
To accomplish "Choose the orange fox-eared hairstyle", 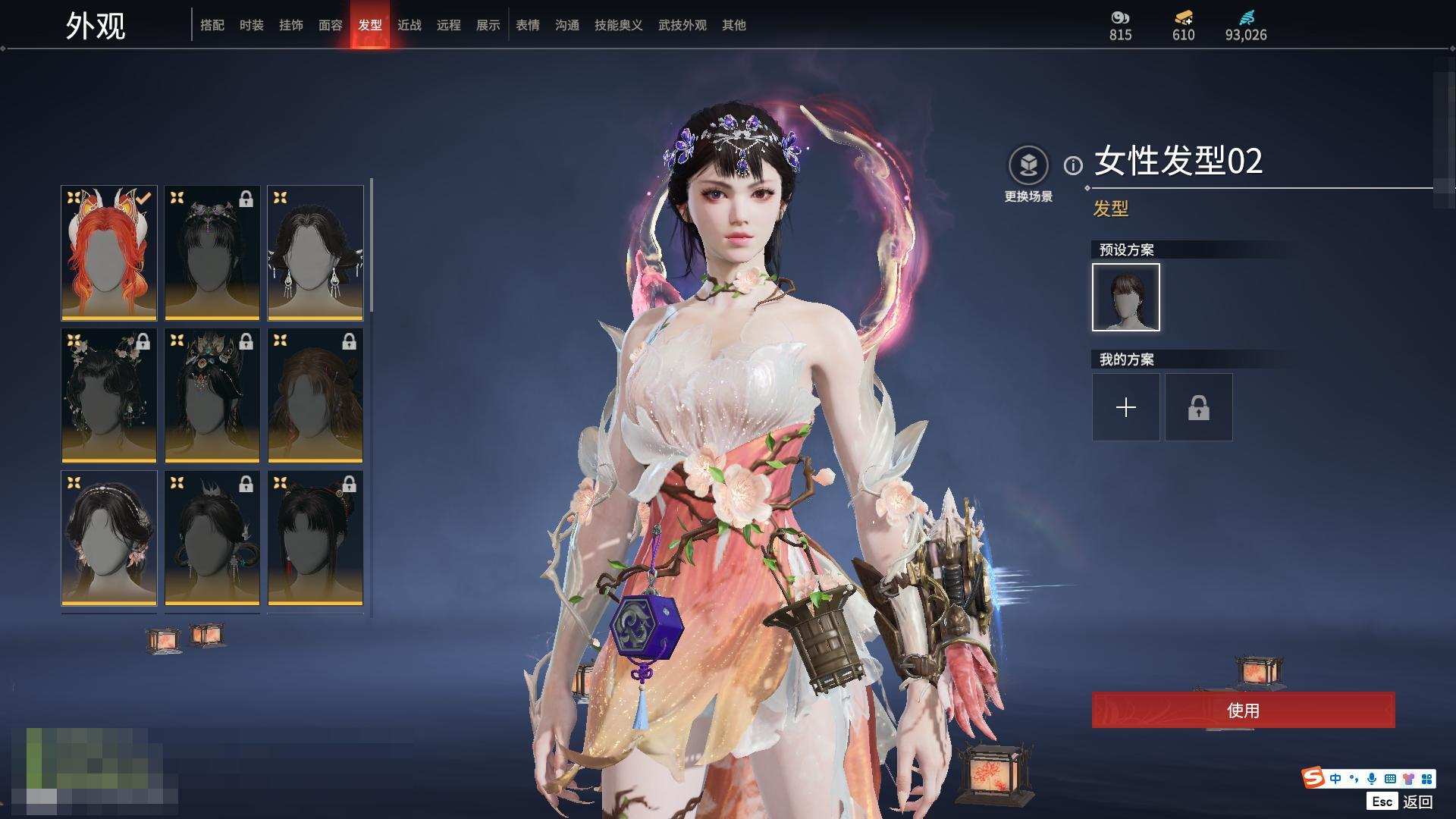I will pyautogui.click(x=109, y=253).
